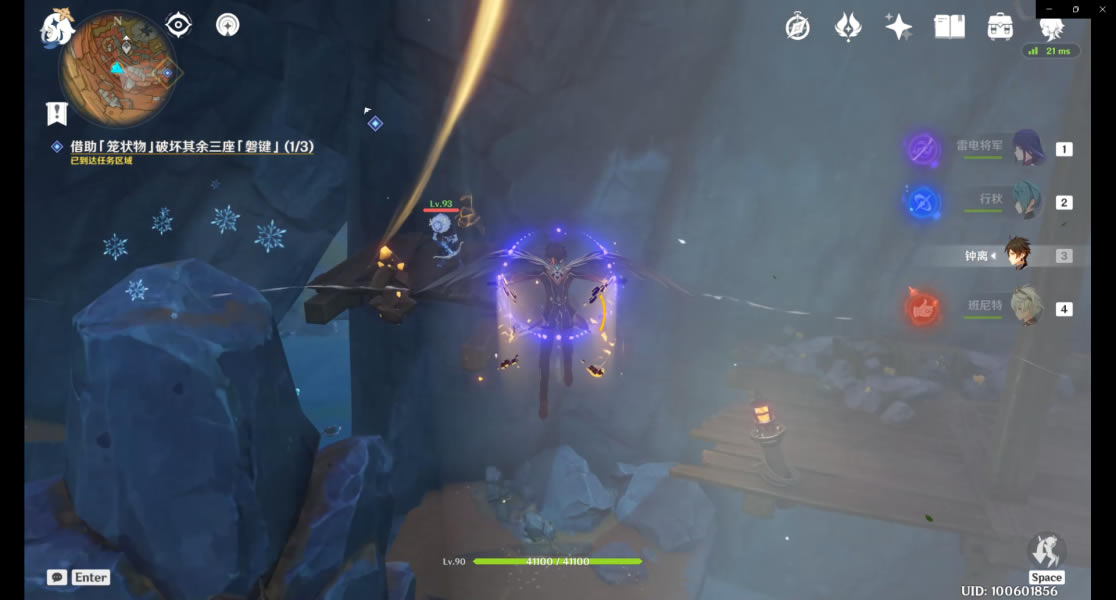Image resolution: width=1116 pixels, height=600 pixels.
Task: Select active character 钟离 in party list
Action: pos(1018,256)
